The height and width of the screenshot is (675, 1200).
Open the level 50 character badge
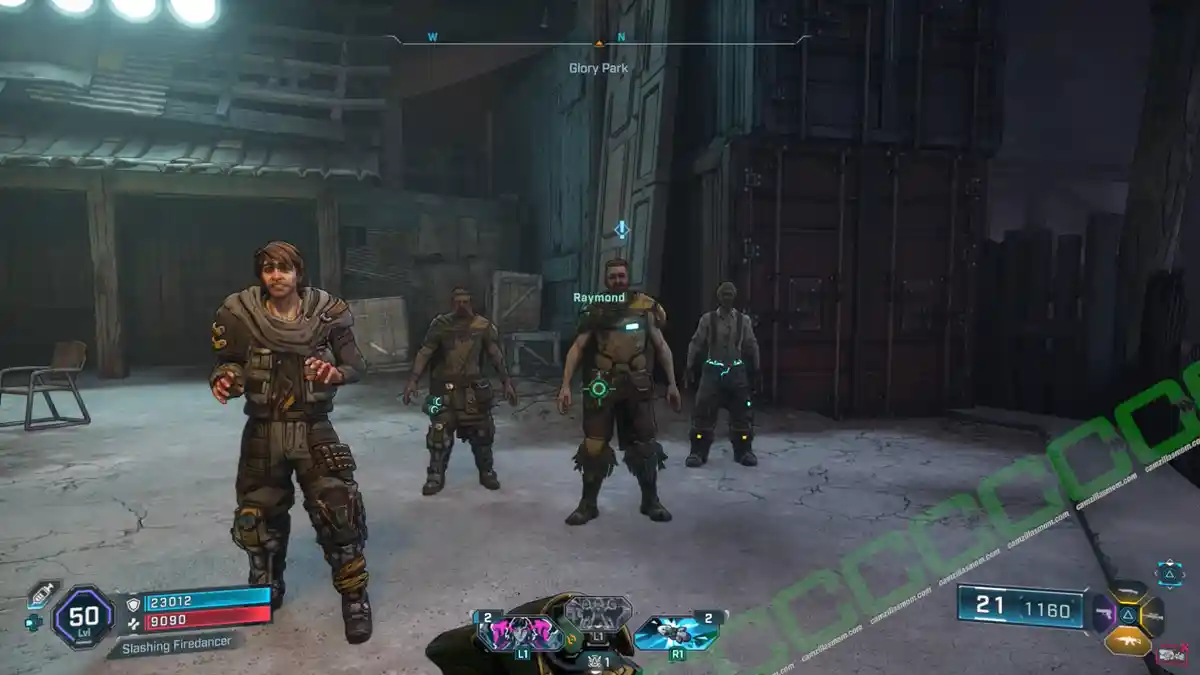[82, 616]
